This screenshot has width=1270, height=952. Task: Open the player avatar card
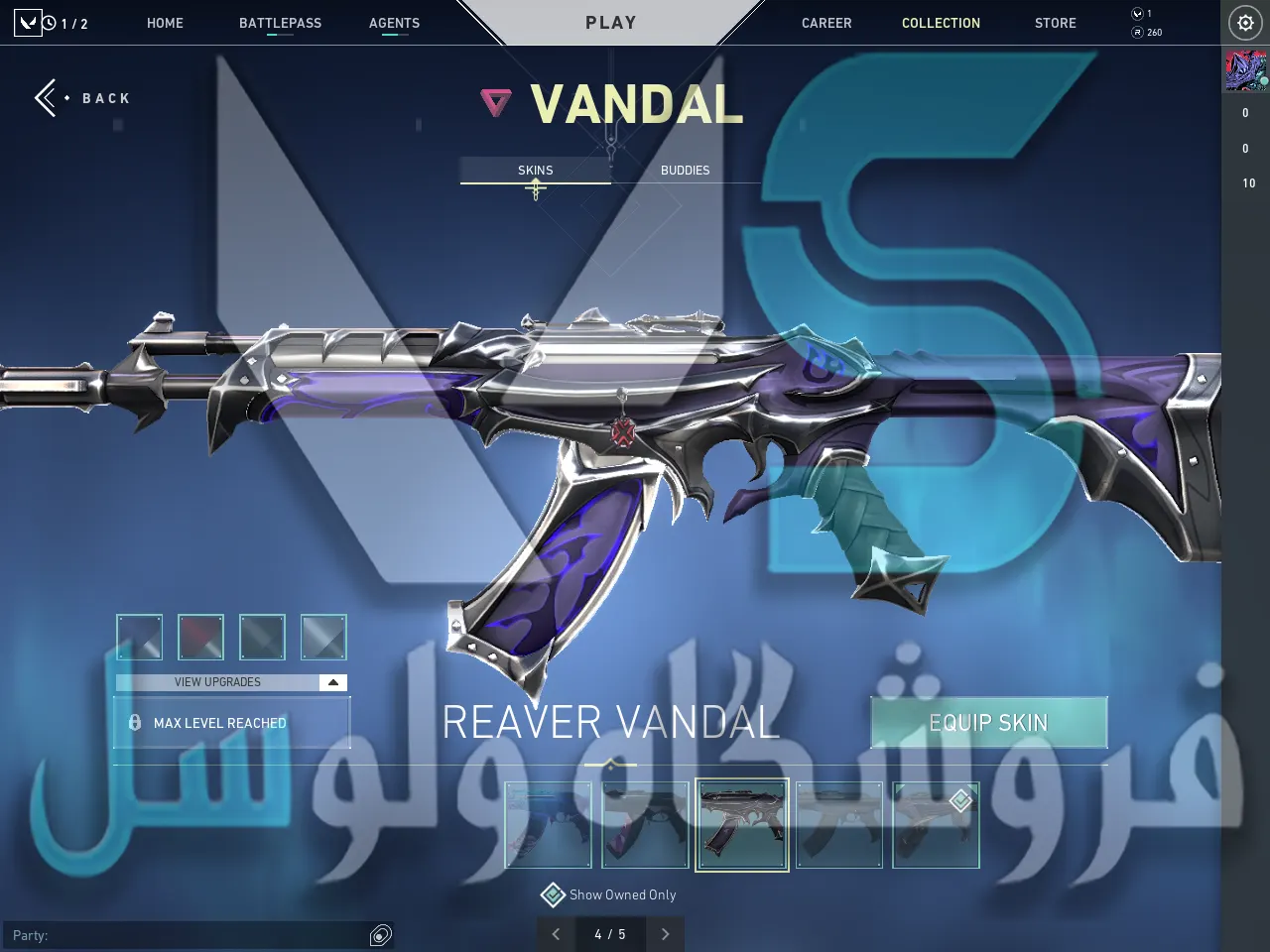1245,71
